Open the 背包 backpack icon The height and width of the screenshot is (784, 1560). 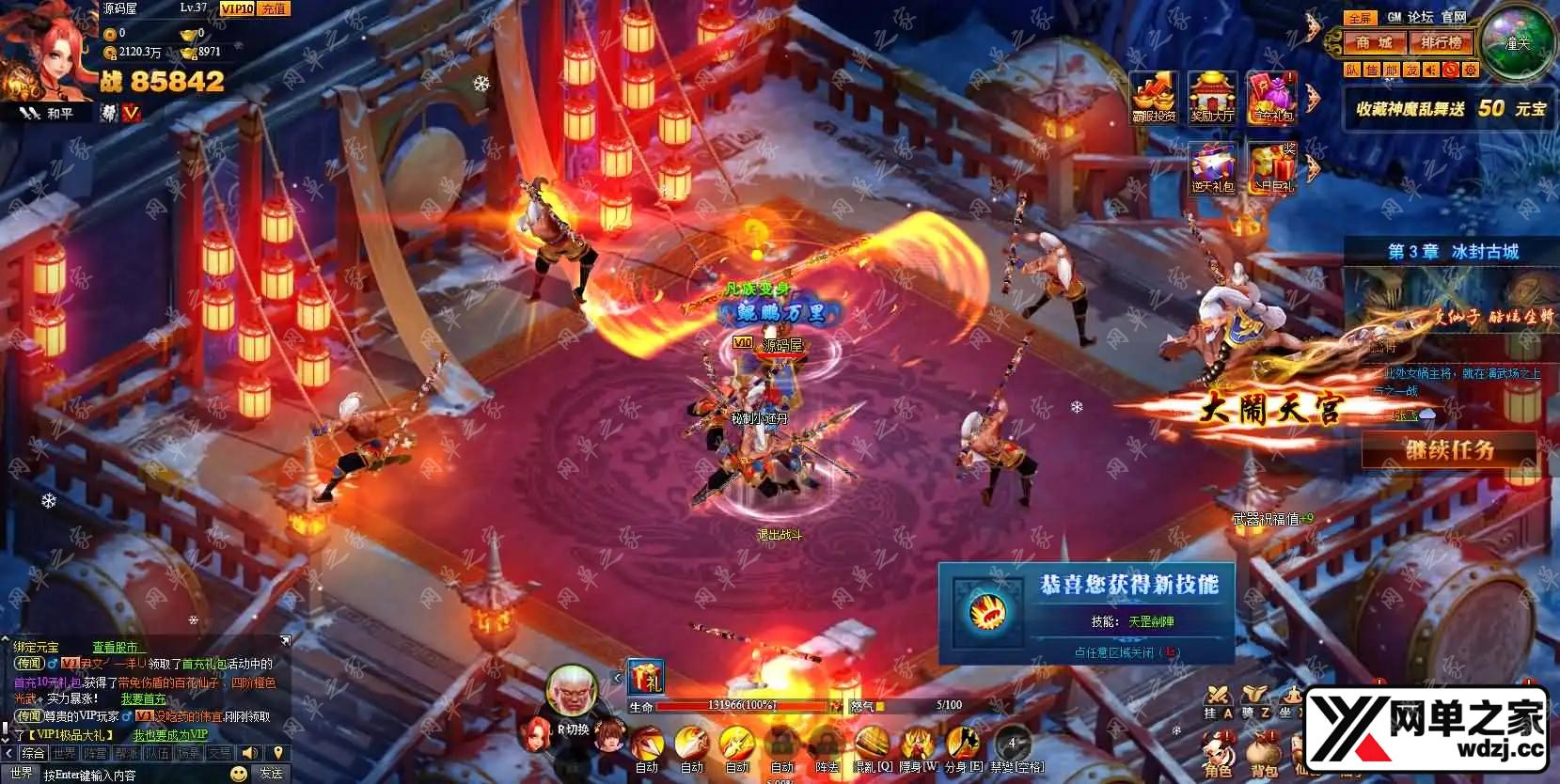point(1263,755)
